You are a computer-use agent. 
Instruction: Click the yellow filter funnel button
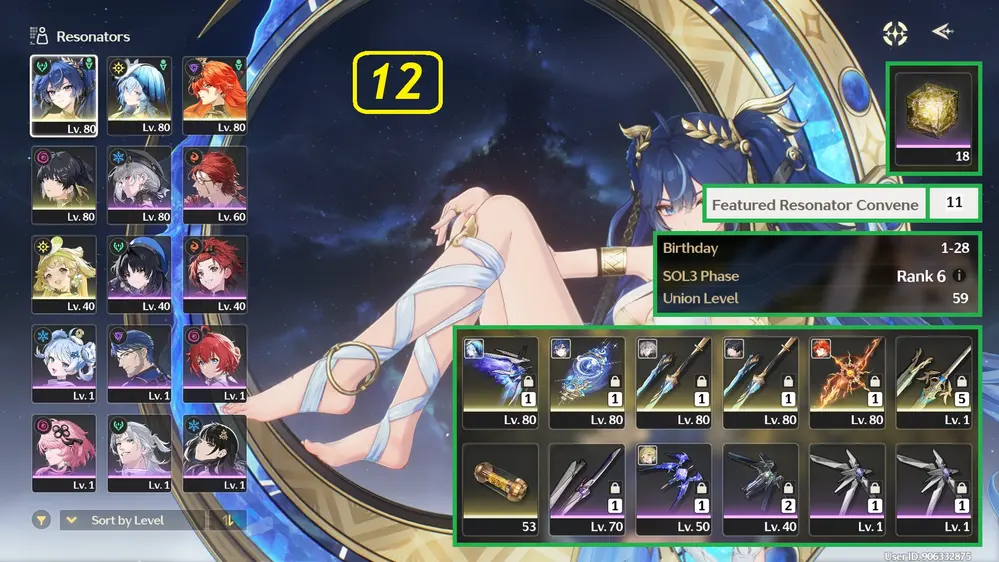click(x=41, y=520)
